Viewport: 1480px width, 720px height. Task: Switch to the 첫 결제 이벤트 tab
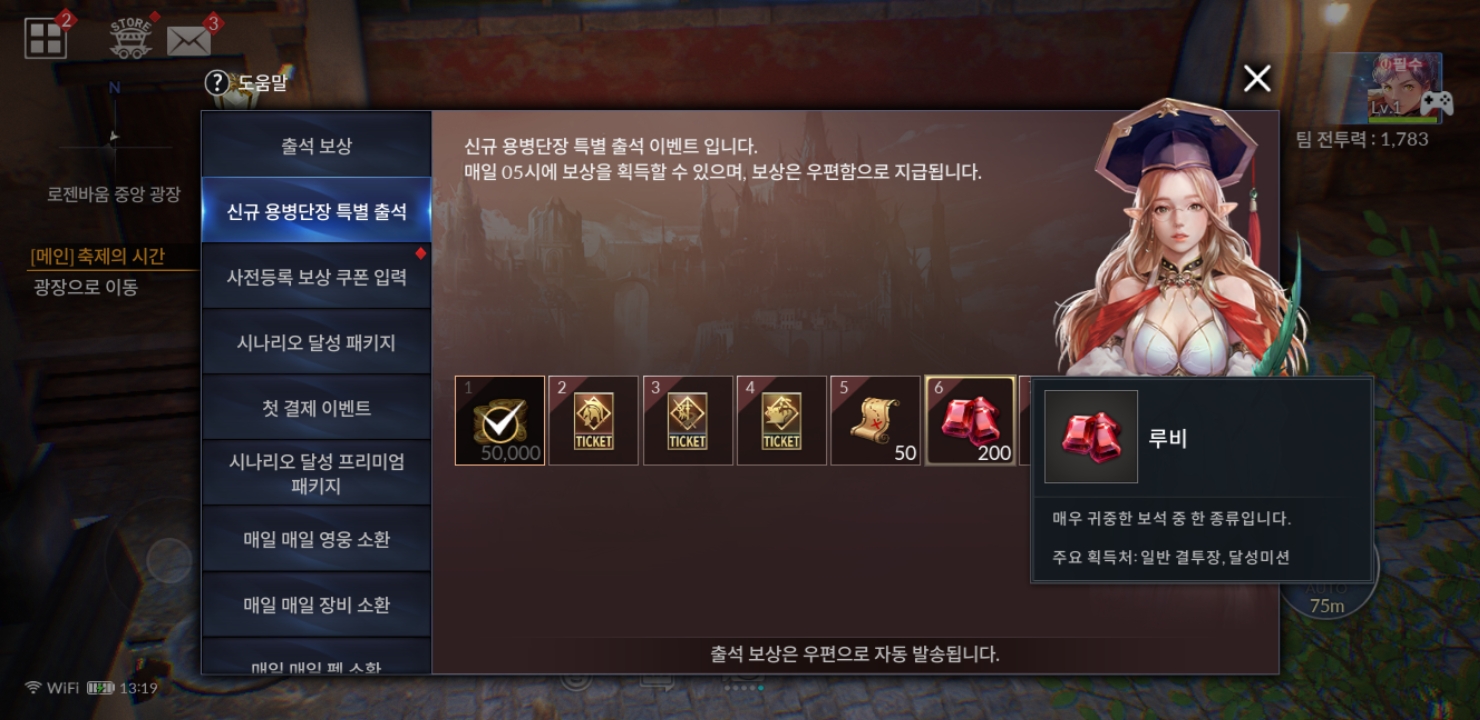click(x=316, y=406)
